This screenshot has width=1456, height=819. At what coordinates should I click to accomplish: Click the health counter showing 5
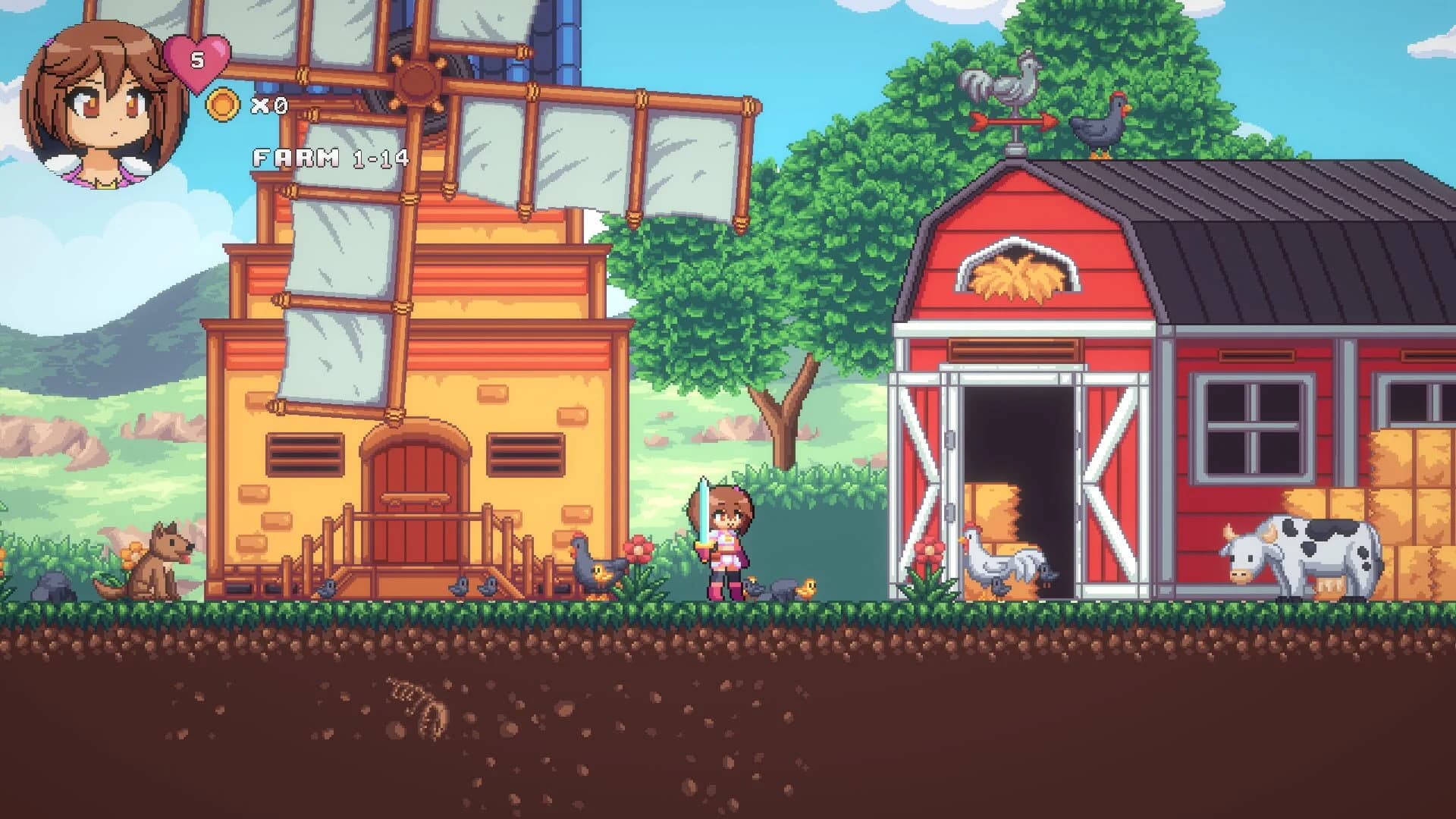(x=199, y=61)
